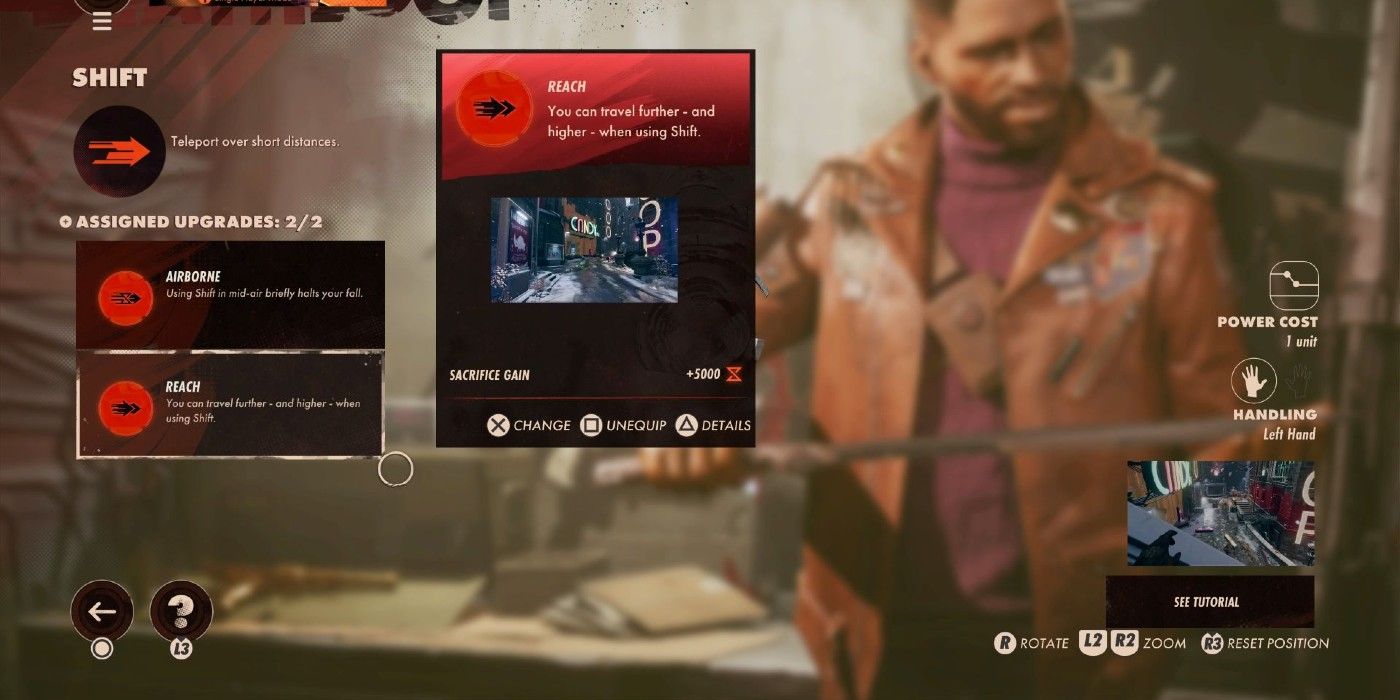Select the Airborne upgrade entry
The image size is (1400, 700).
230,295
